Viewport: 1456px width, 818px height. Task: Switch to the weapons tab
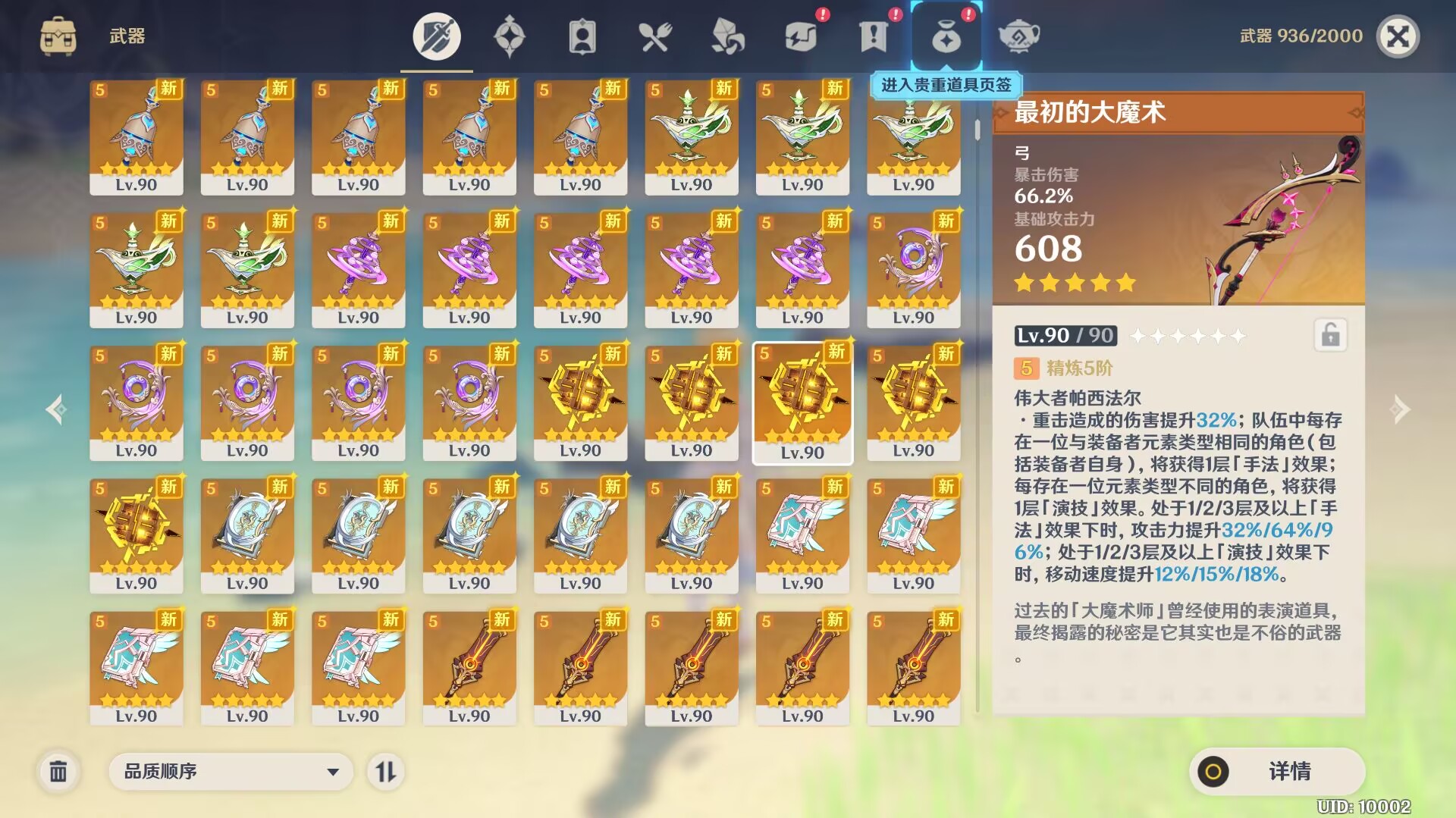[x=436, y=36]
